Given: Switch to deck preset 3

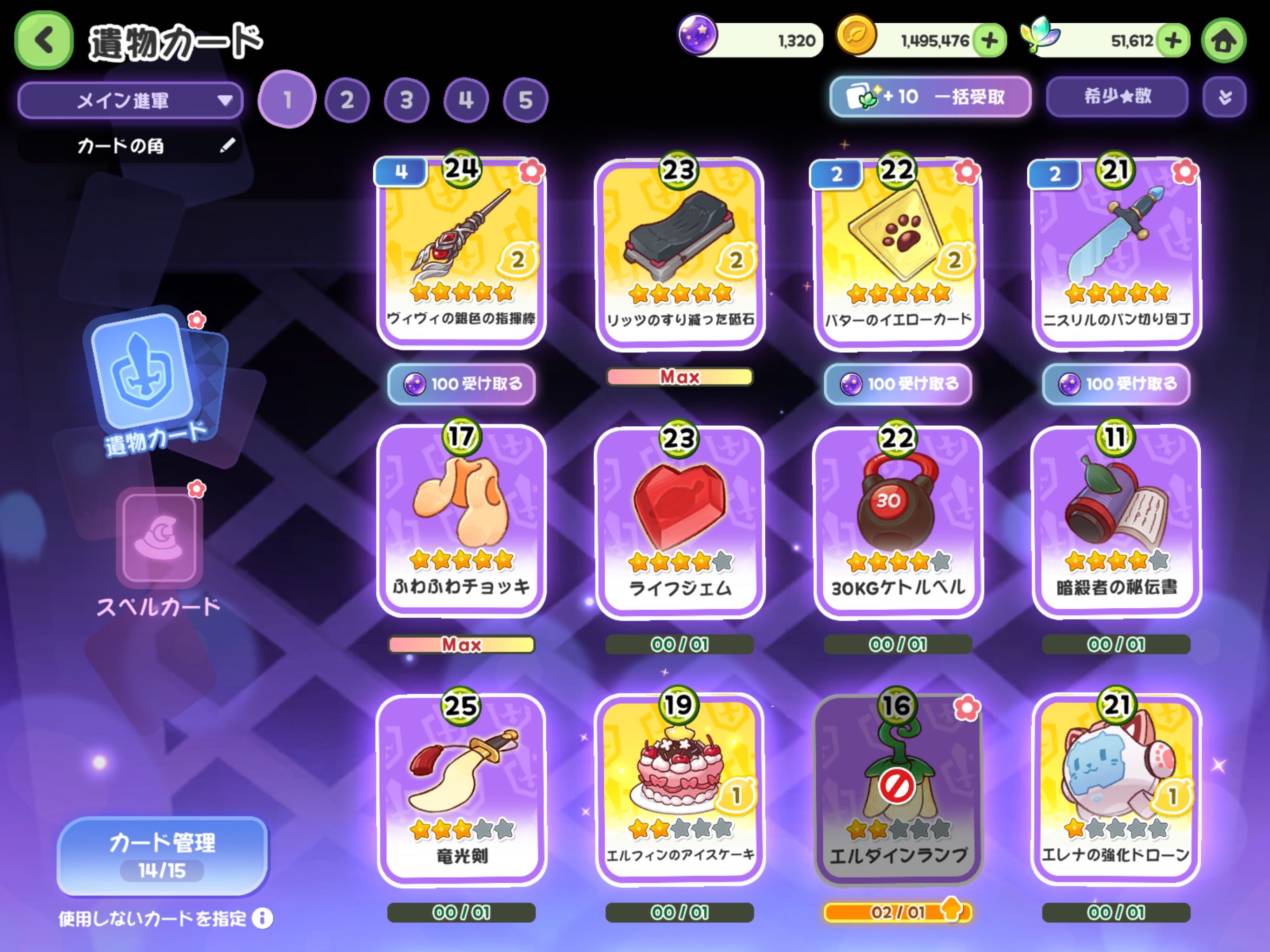Looking at the screenshot, I should click(406, 100).
